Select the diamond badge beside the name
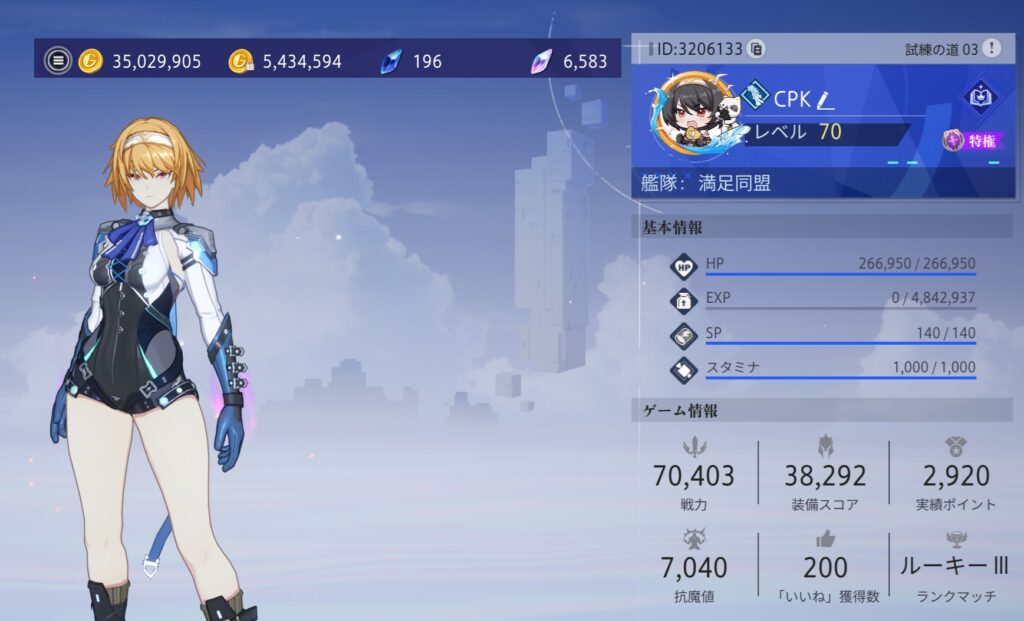1024x621 pixels. [755, 97]
